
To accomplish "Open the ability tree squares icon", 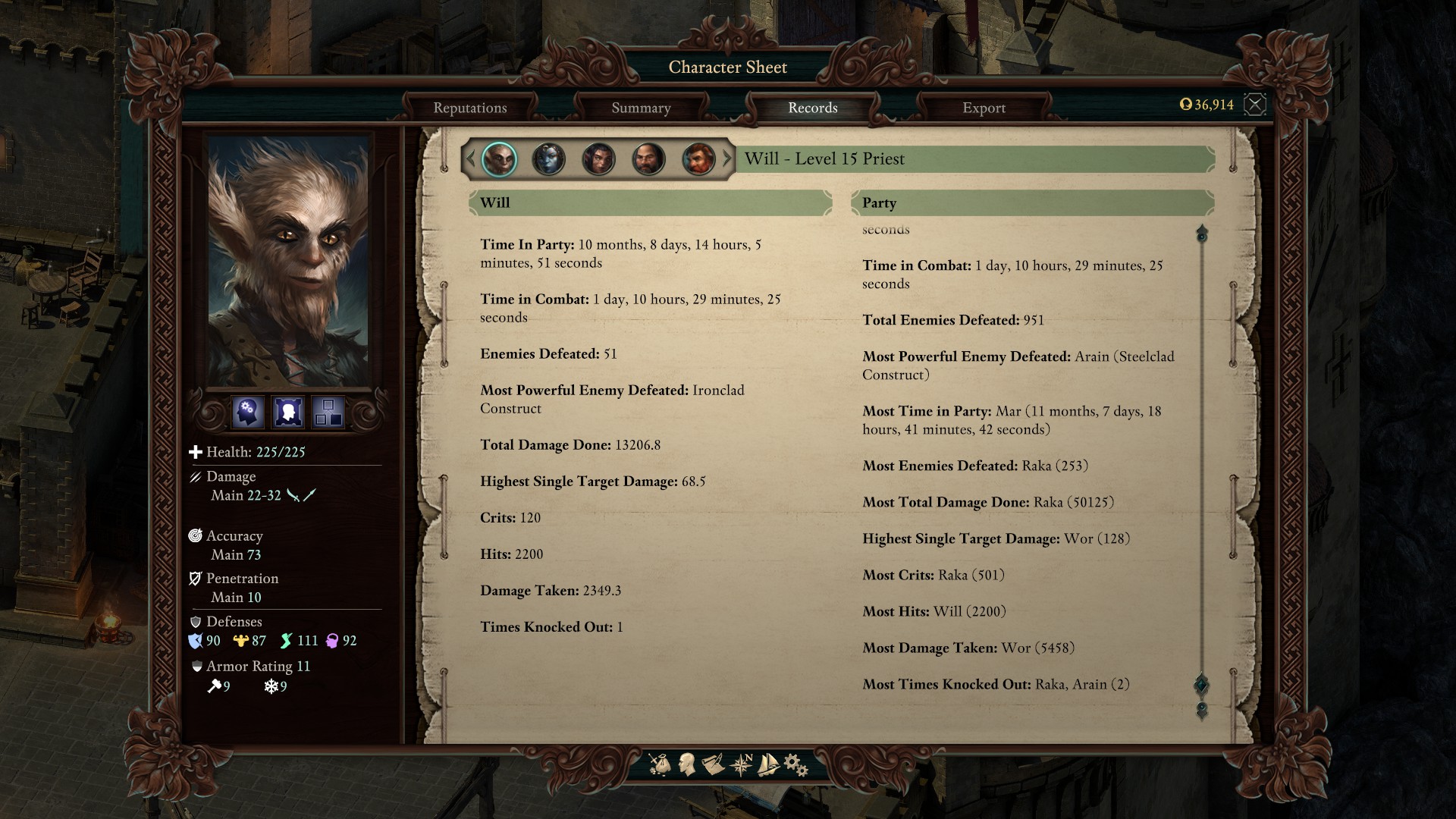I will tap(328, 413).
